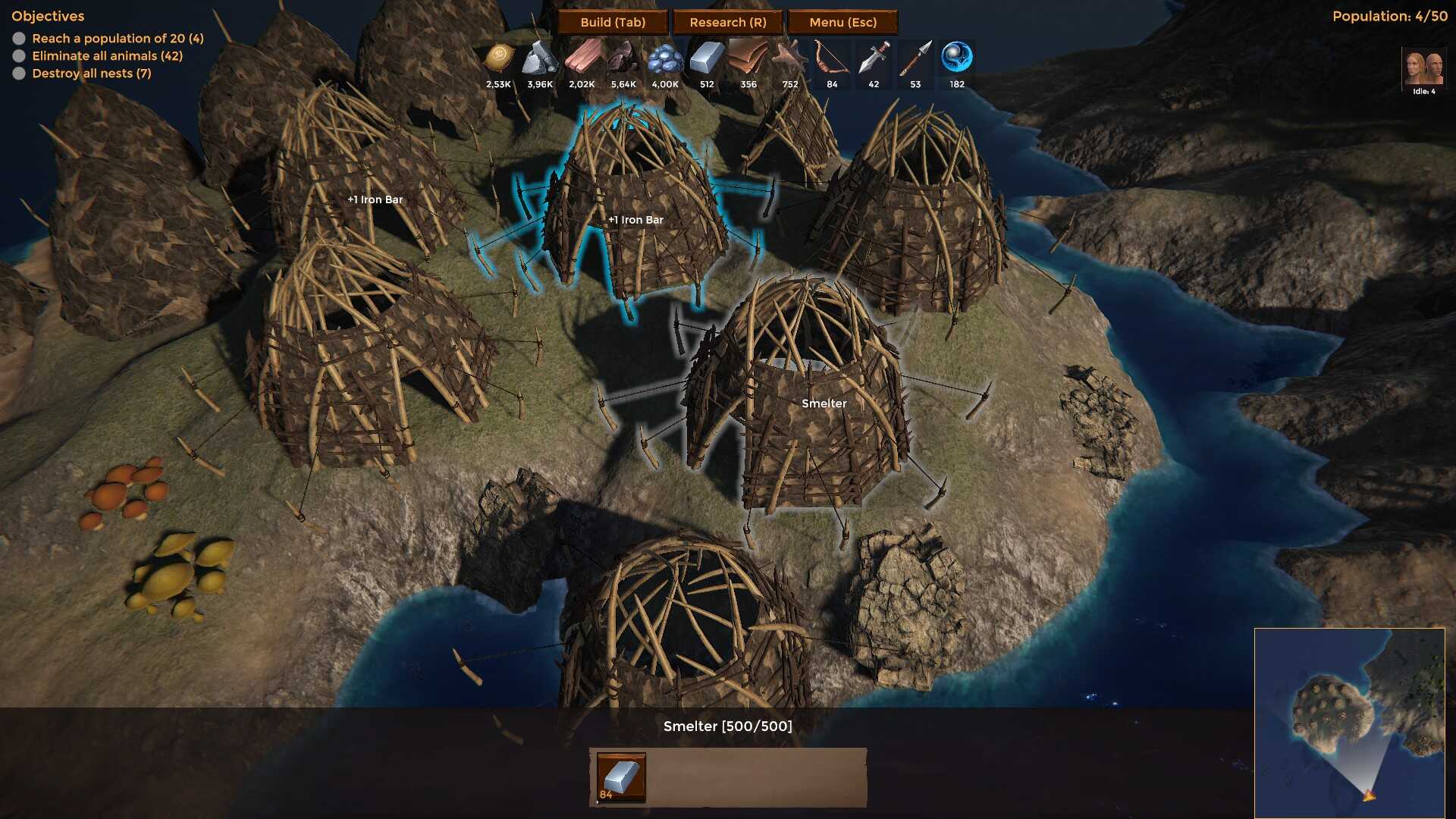Image resolution: width=1456 pixels, height=819 pixels.
Task: Click the leather hides resource icon
Action: (x=748, y=58)
